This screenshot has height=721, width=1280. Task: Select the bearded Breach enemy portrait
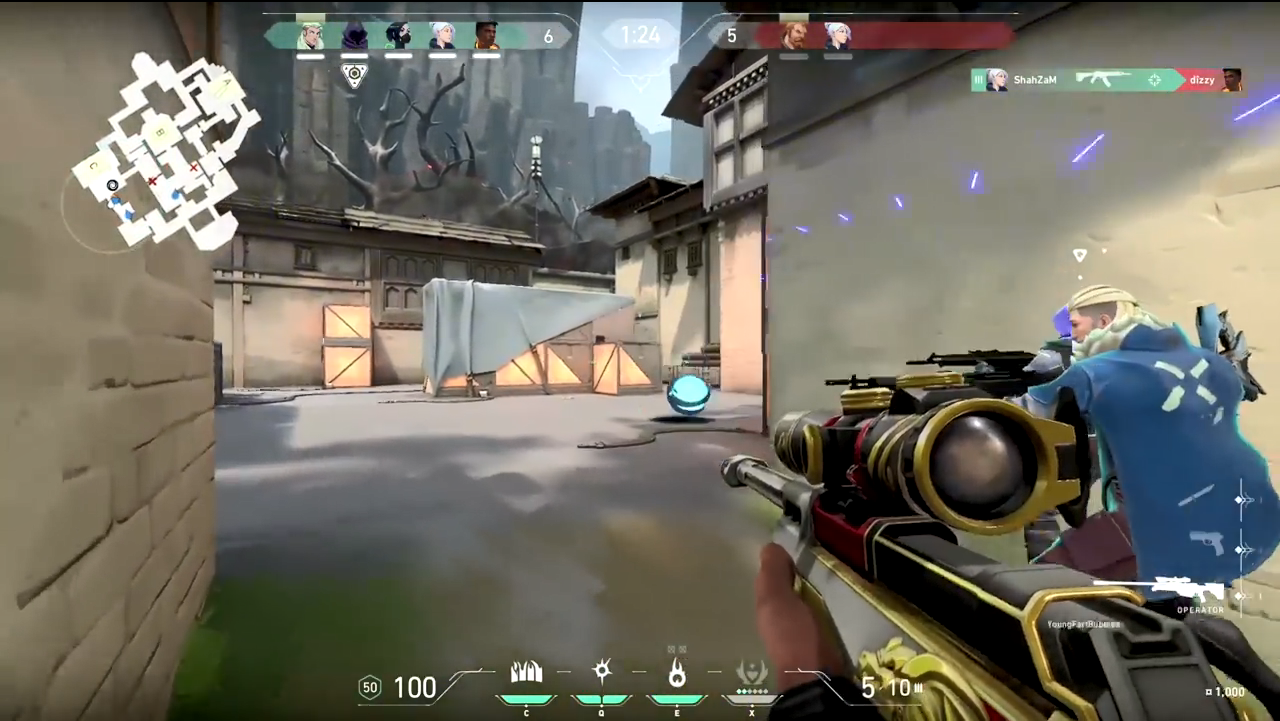pos(794,36)
